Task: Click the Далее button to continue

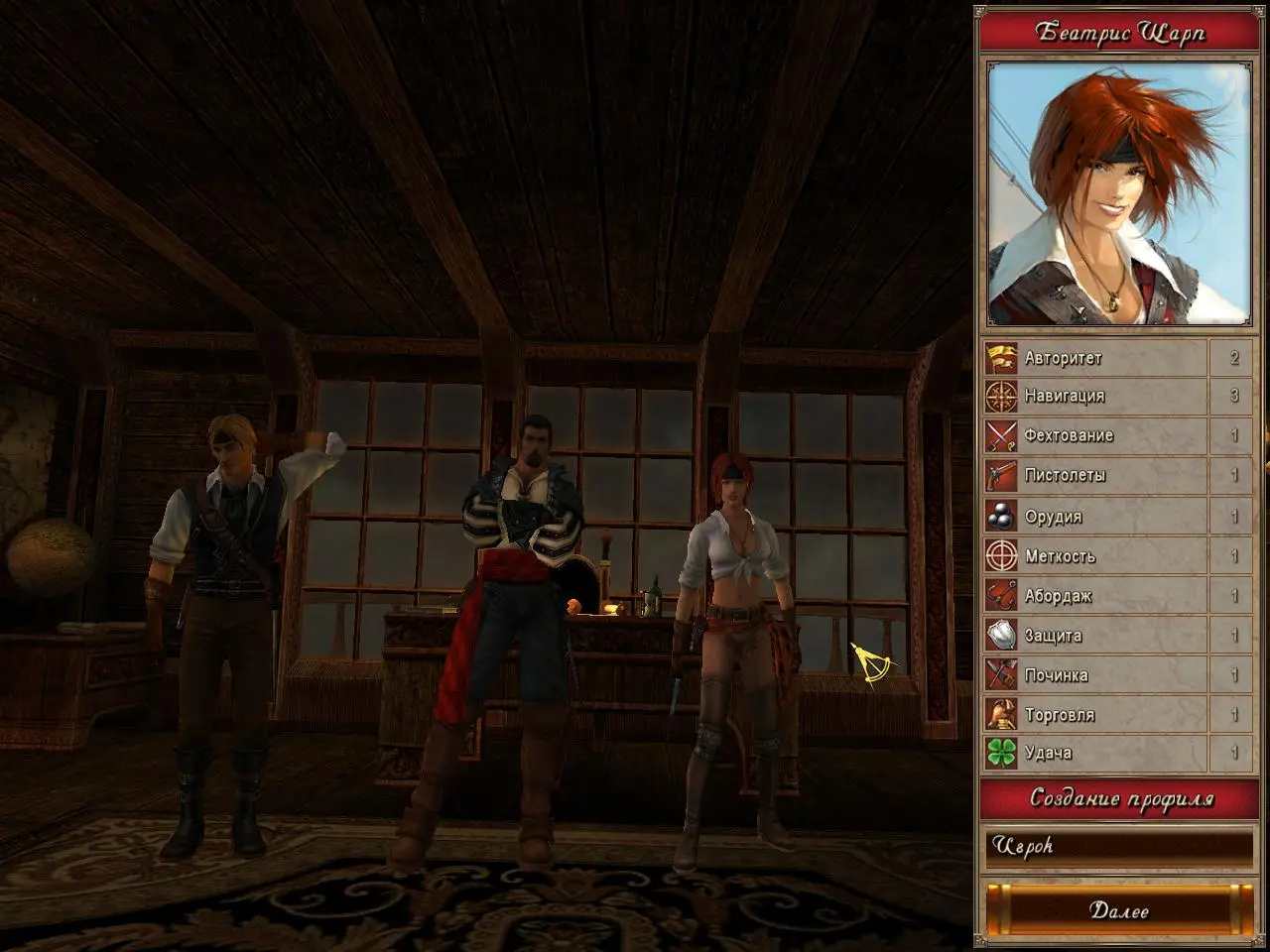Action: (1118, 909)
